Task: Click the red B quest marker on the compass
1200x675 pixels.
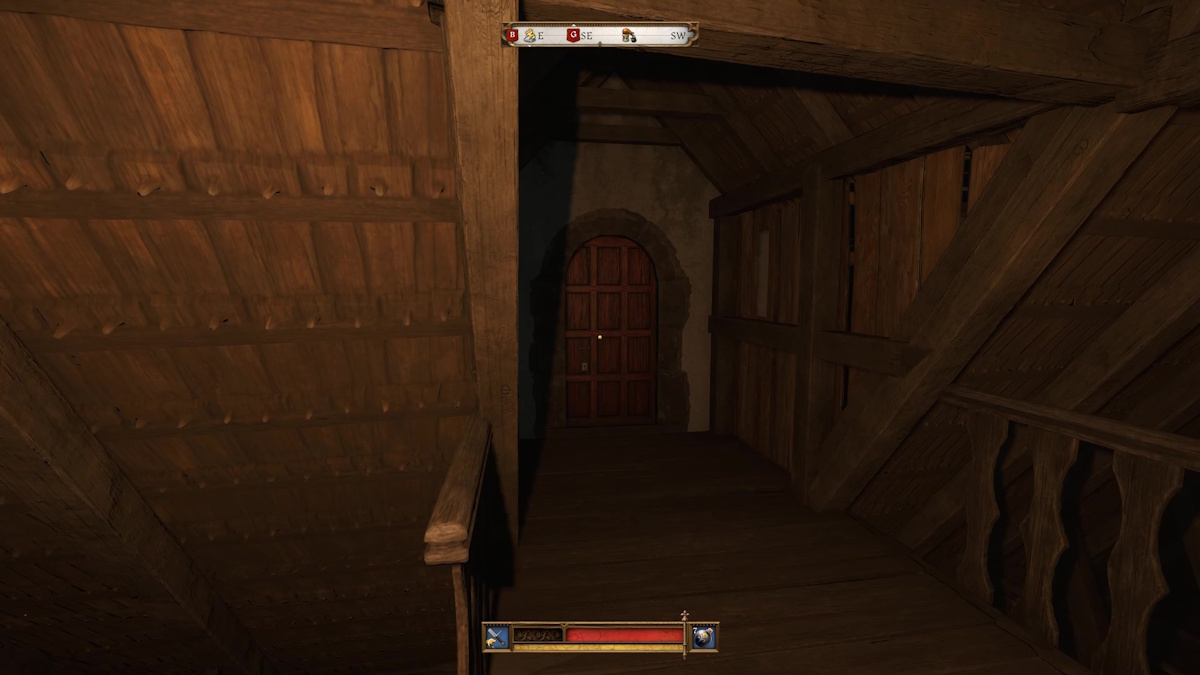Action: point(513,35)
